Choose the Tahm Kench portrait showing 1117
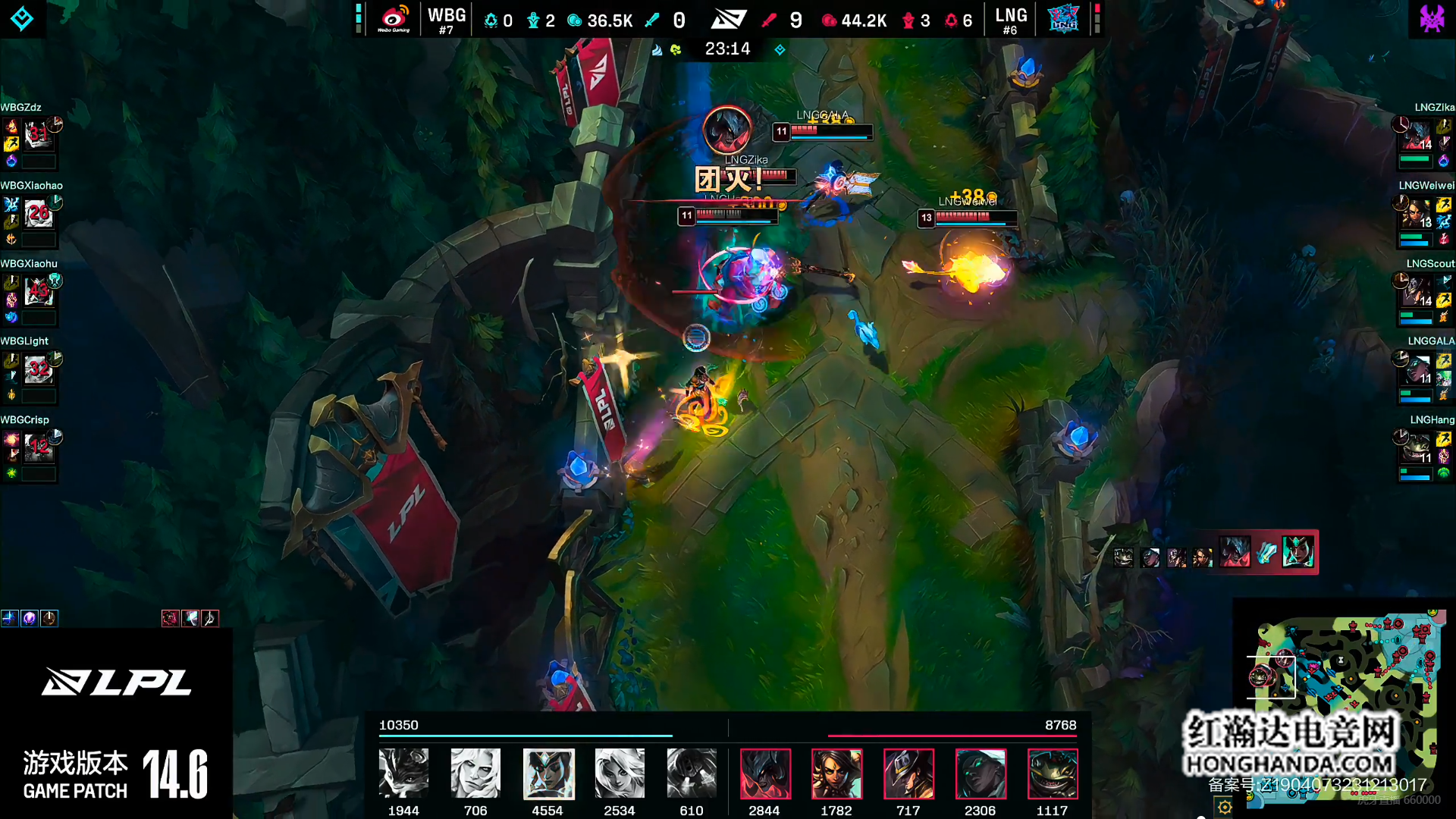Viewport: 1456px width, 819px height. tap(1053, 773)
